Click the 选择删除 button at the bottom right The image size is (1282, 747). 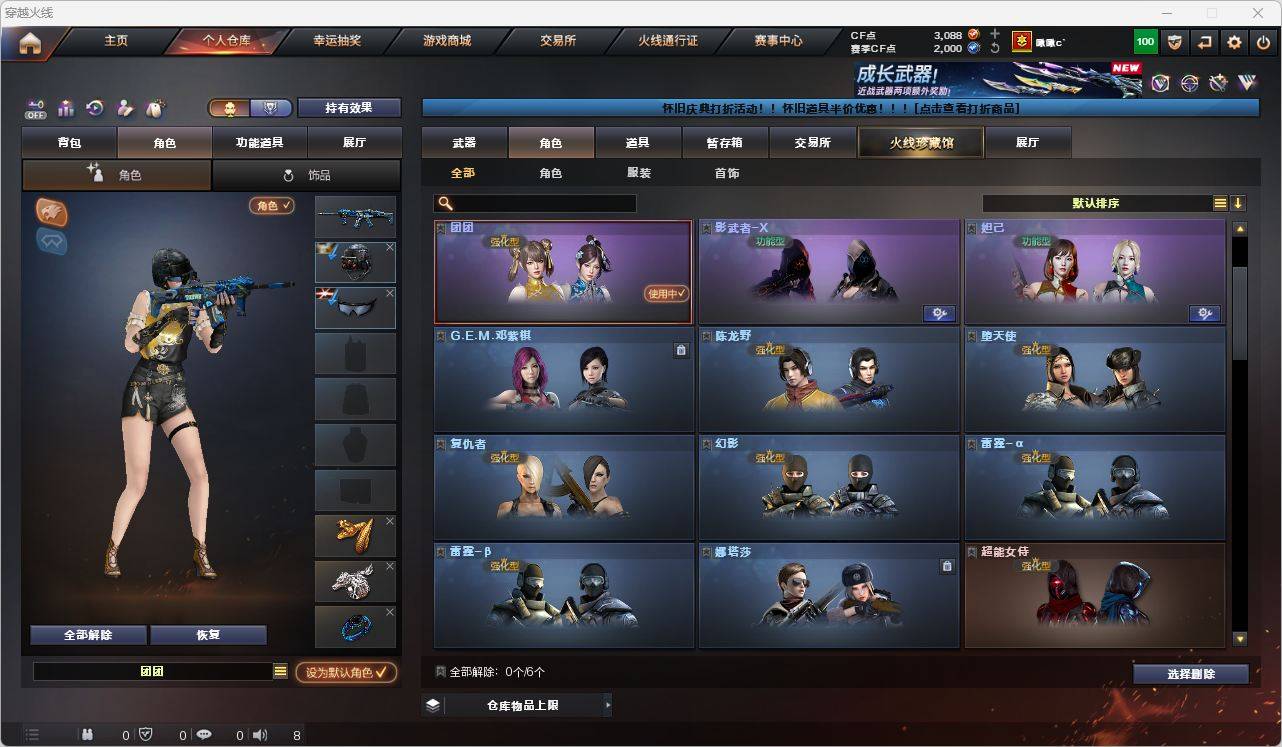point(1190,674)
